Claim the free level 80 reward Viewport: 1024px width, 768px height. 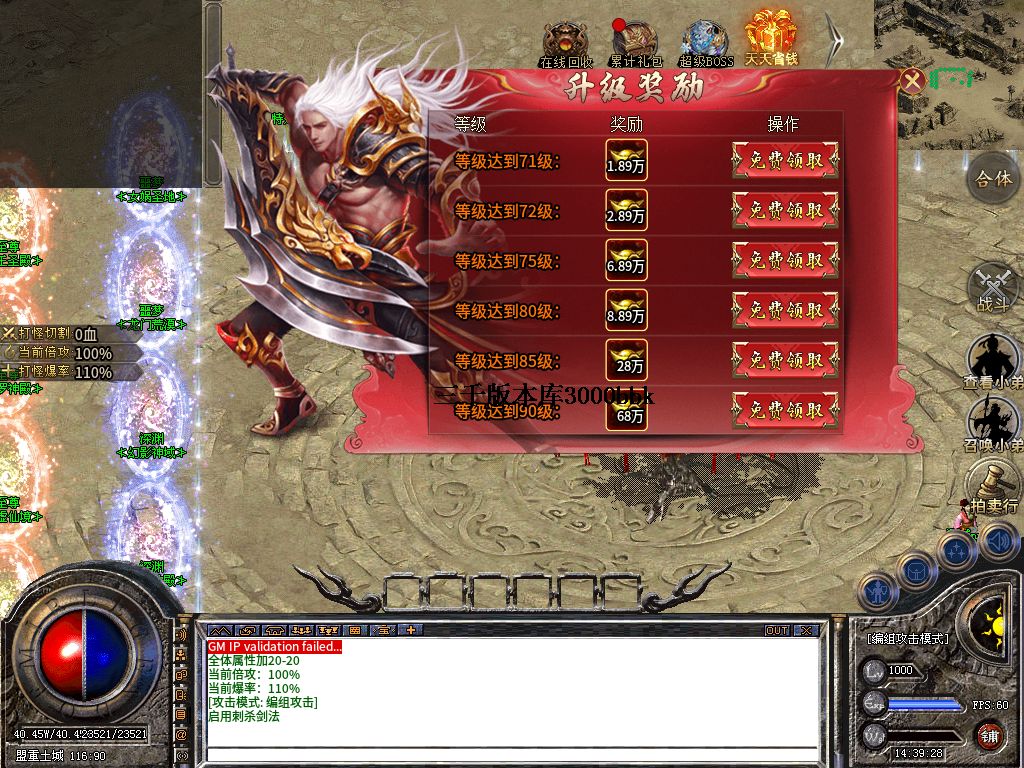pos(785,310)
